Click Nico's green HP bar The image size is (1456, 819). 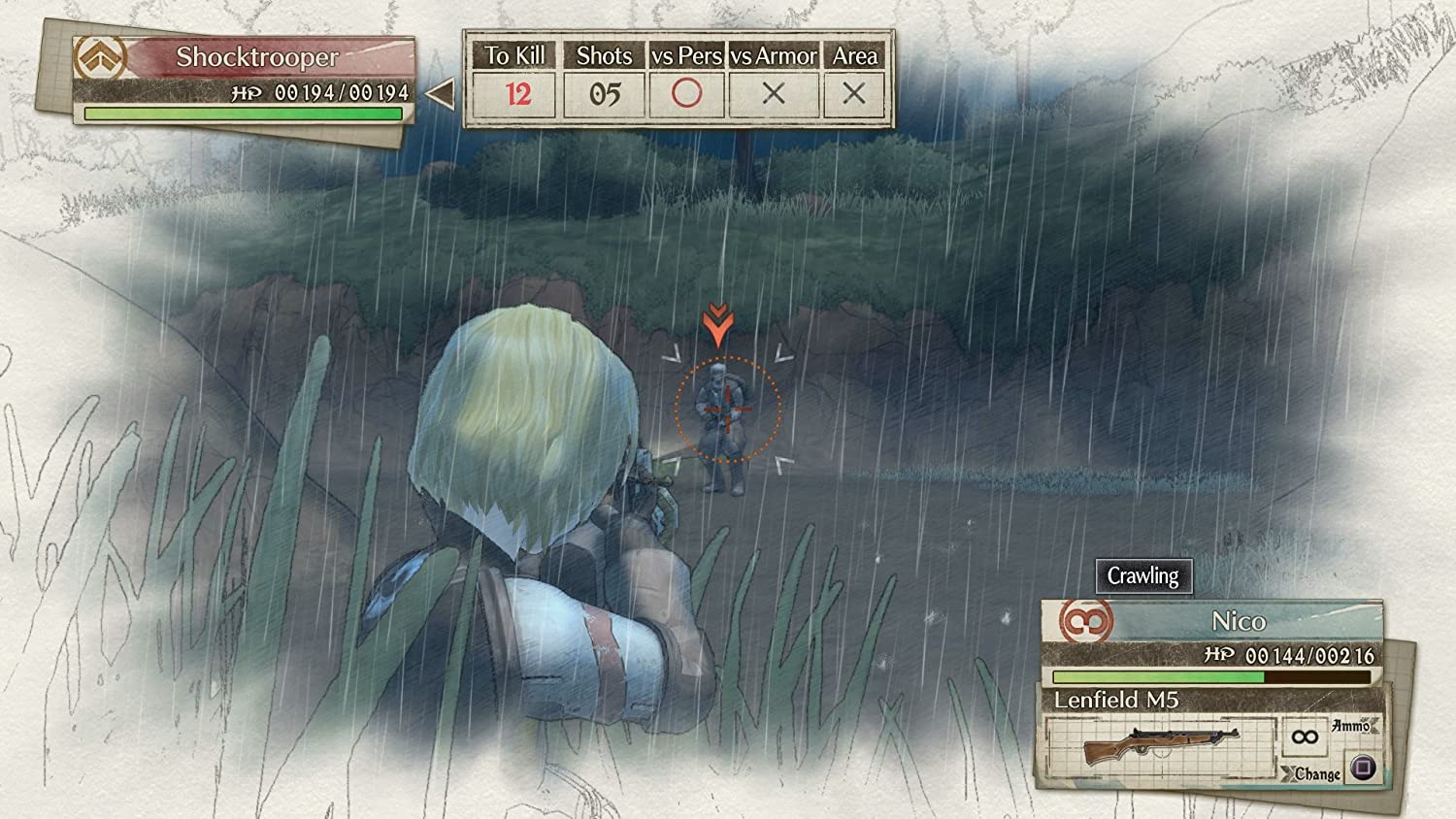[x=1155, y=676]
